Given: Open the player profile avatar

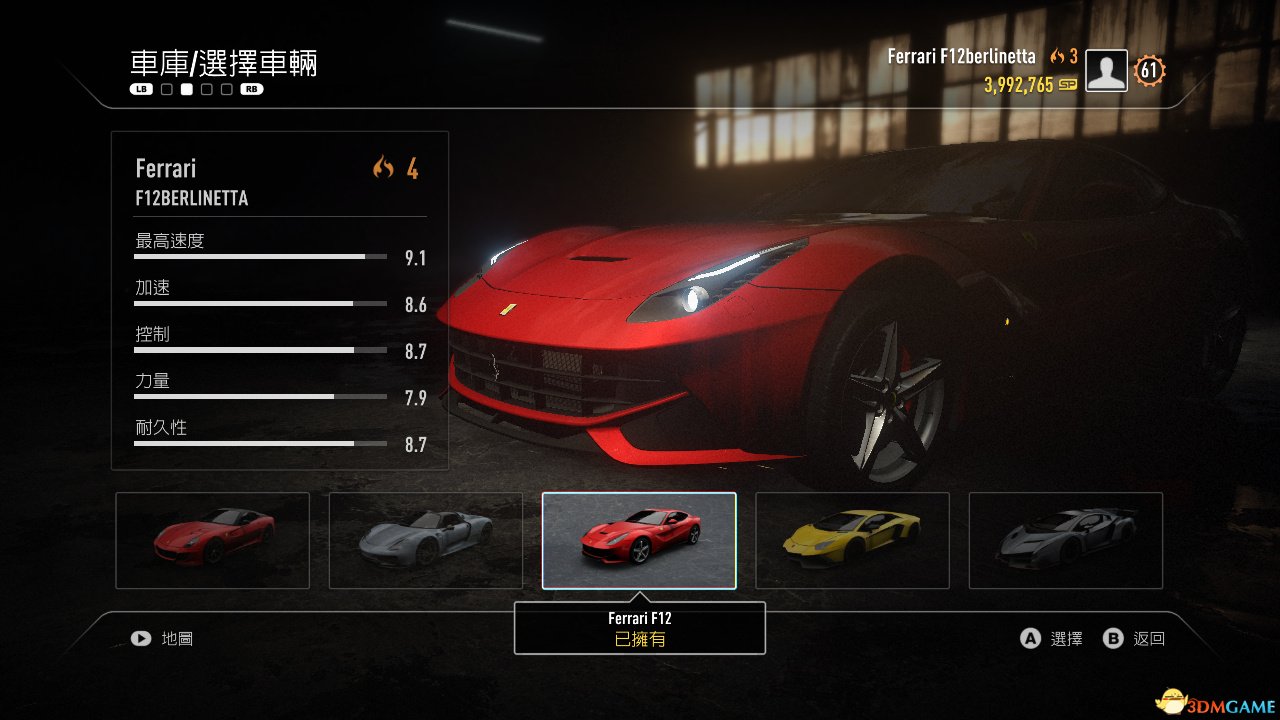Looking at the screenshot, I should tap(1106, 71).
